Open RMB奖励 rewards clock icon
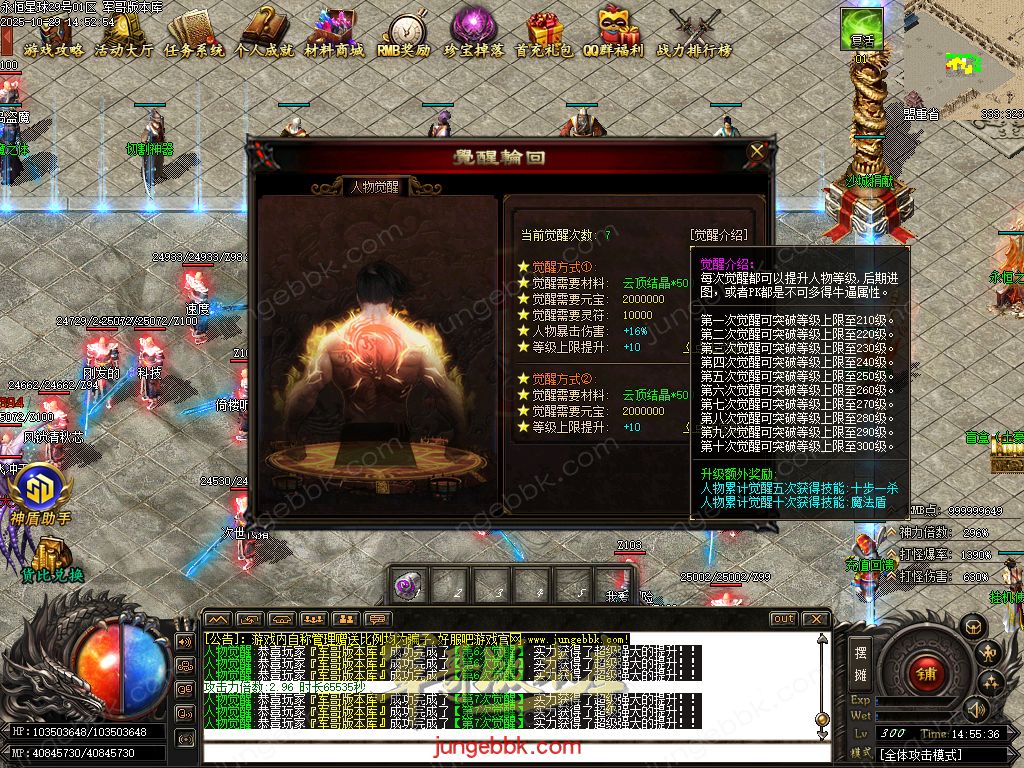Image resolution: width=1024 pixels, height=768 pixels. 404,33
